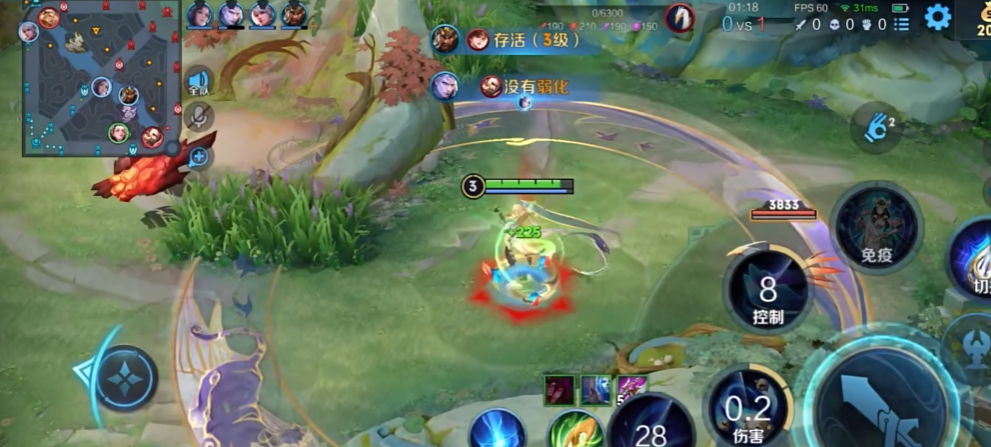Activate the 控制 control skill

pyautogui.click(x=767, y=292)
